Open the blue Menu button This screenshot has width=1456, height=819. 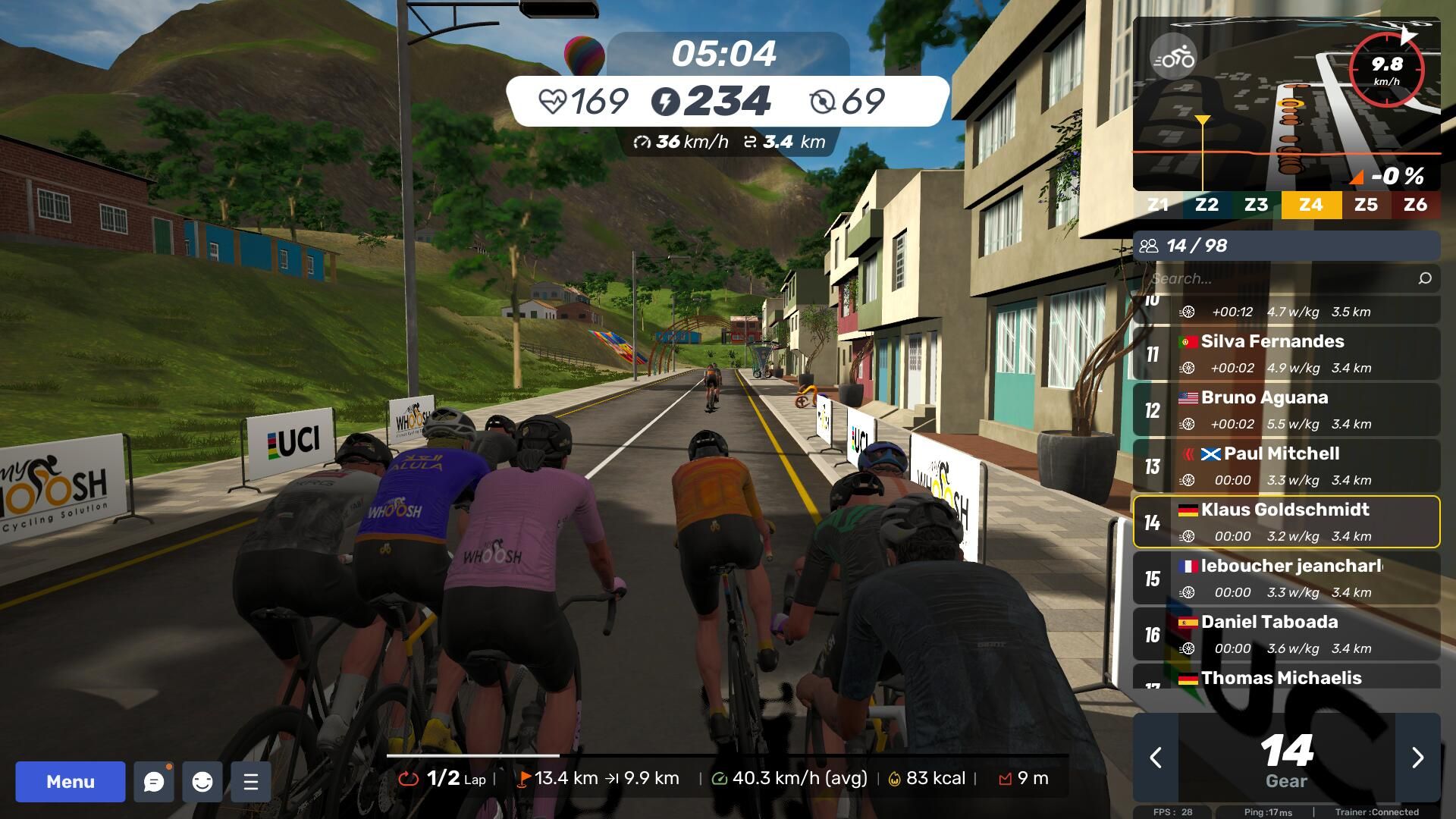pos(71,782)
